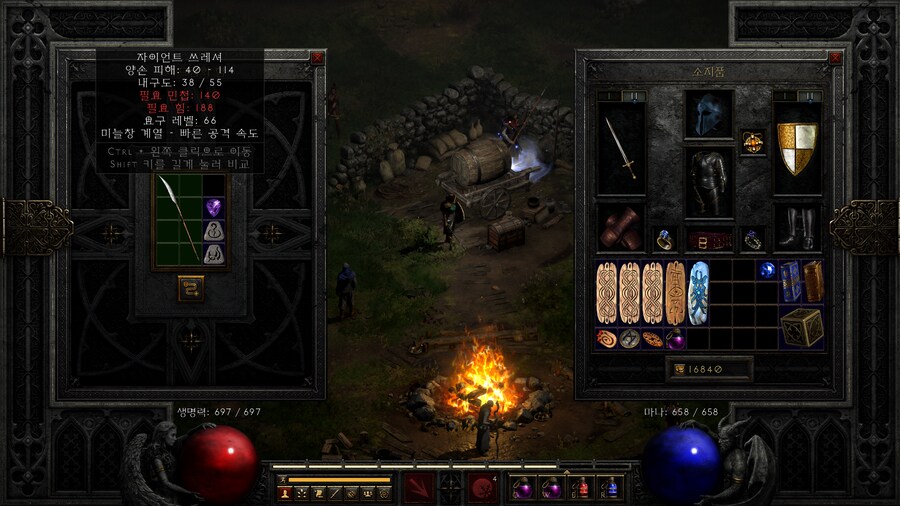
Task: Click the equipped amulet slot
Action: pos(751,142)
